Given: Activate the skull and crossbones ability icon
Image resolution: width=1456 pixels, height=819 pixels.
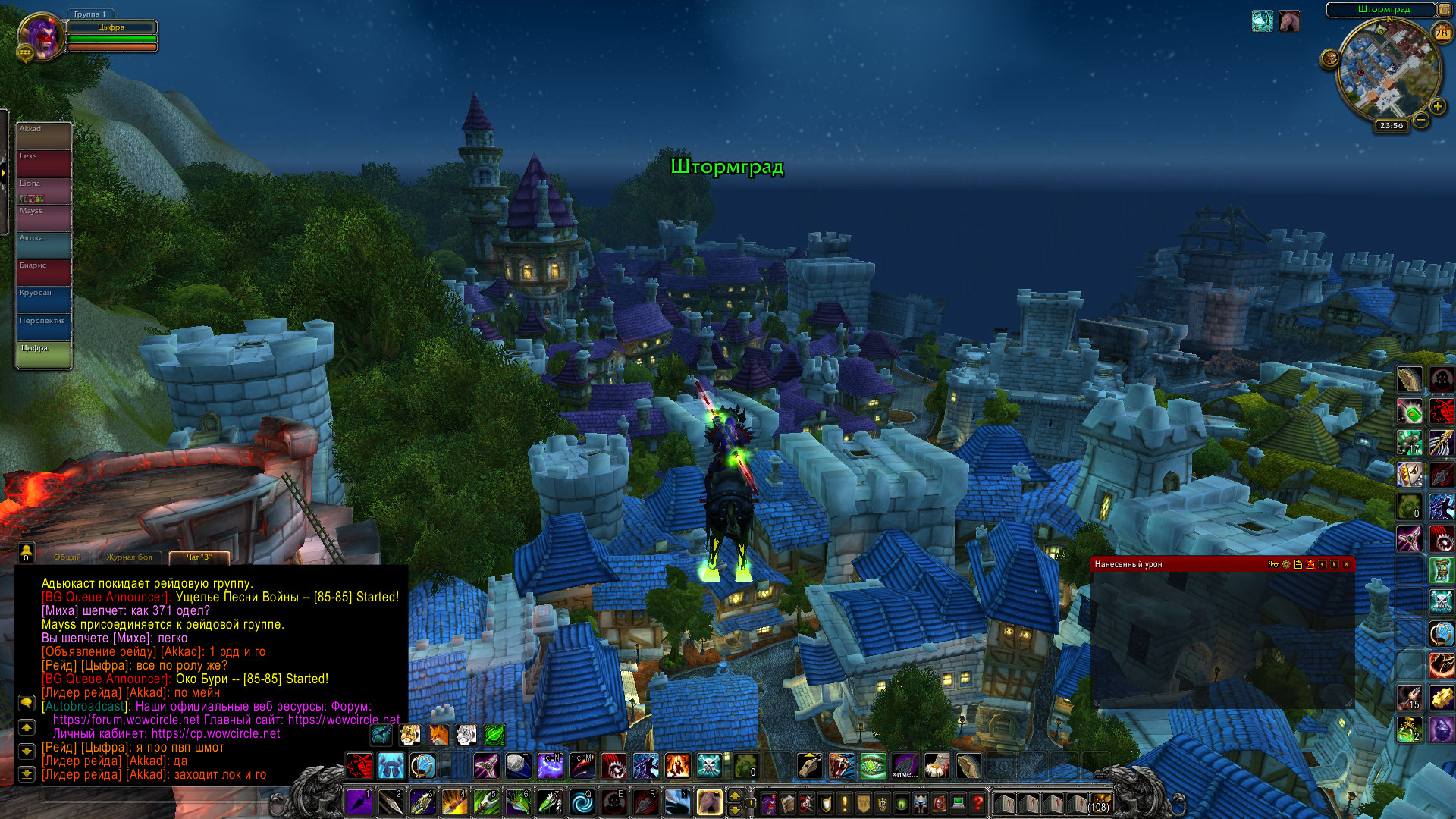Looking at the screenshot, I should pyautogui.click(x=709, y=766).
